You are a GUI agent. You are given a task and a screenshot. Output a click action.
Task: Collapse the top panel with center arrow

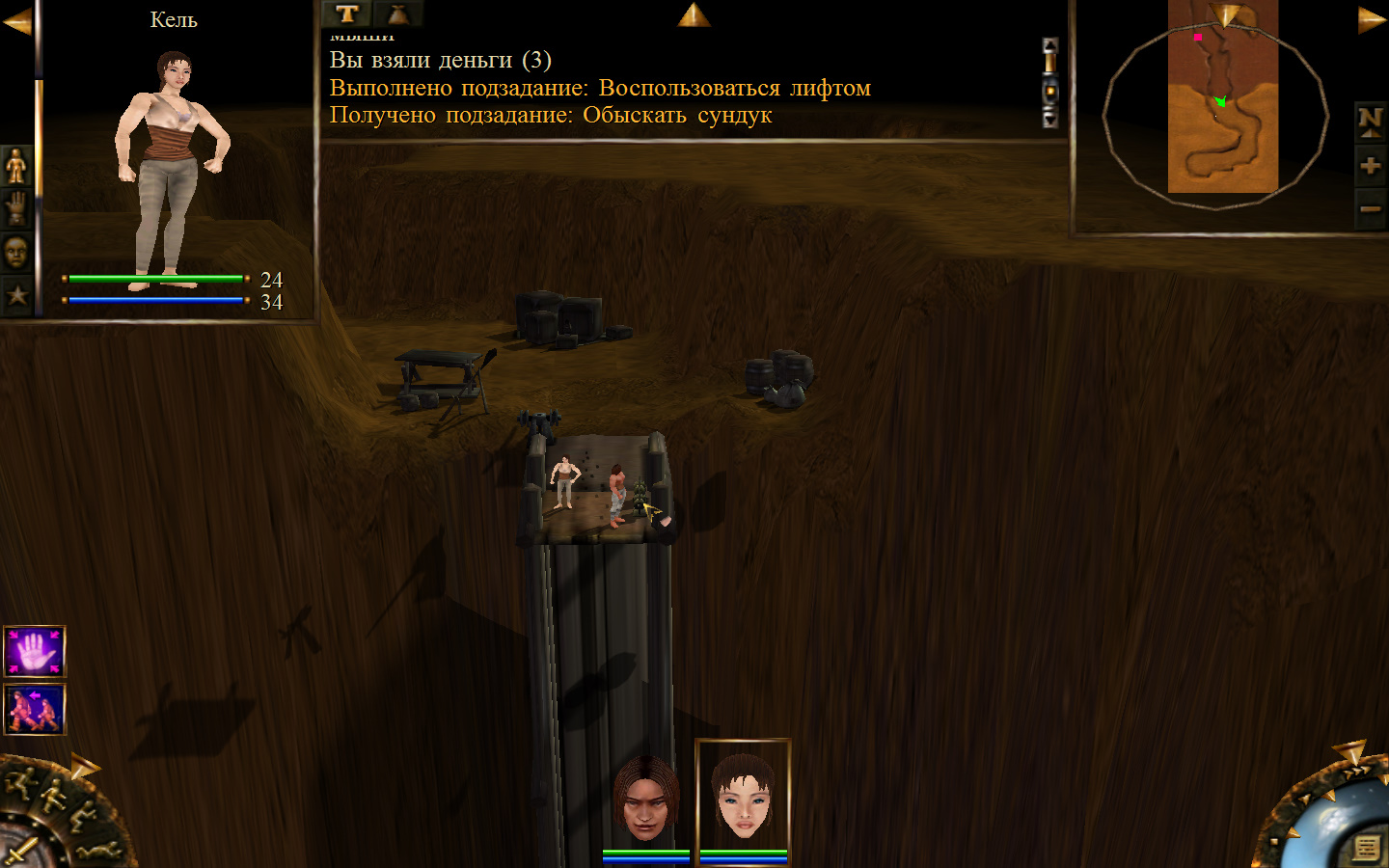coord(694,14)
